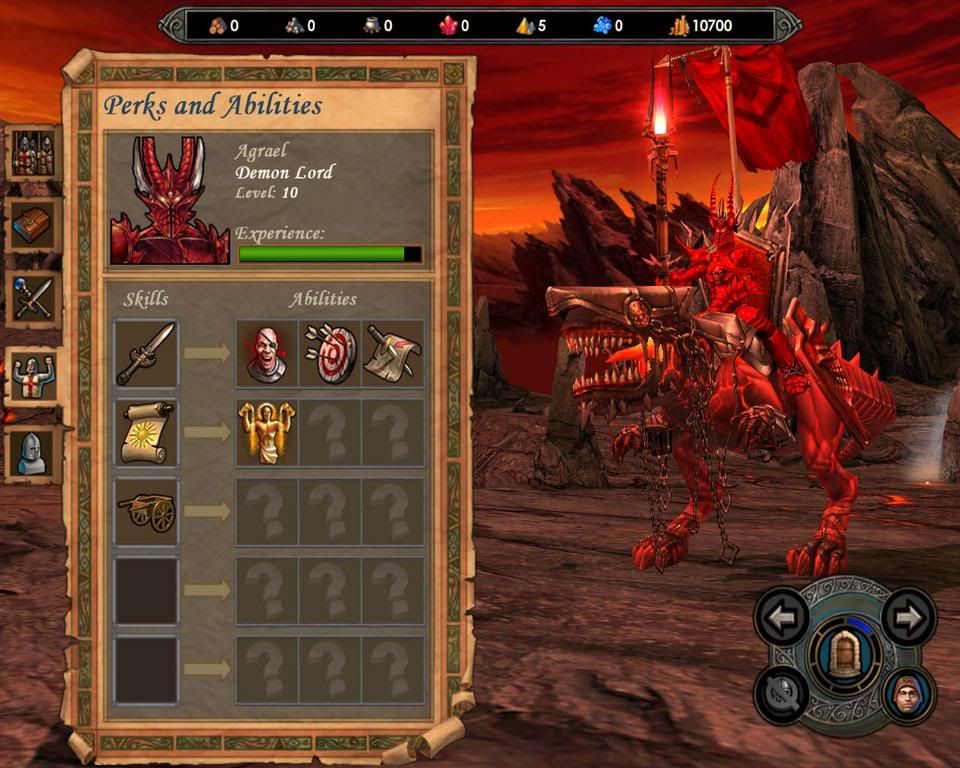Screen dimensions: 960x768
Task: Choose the sun scroll magic skill
Action: coord(146,432)
